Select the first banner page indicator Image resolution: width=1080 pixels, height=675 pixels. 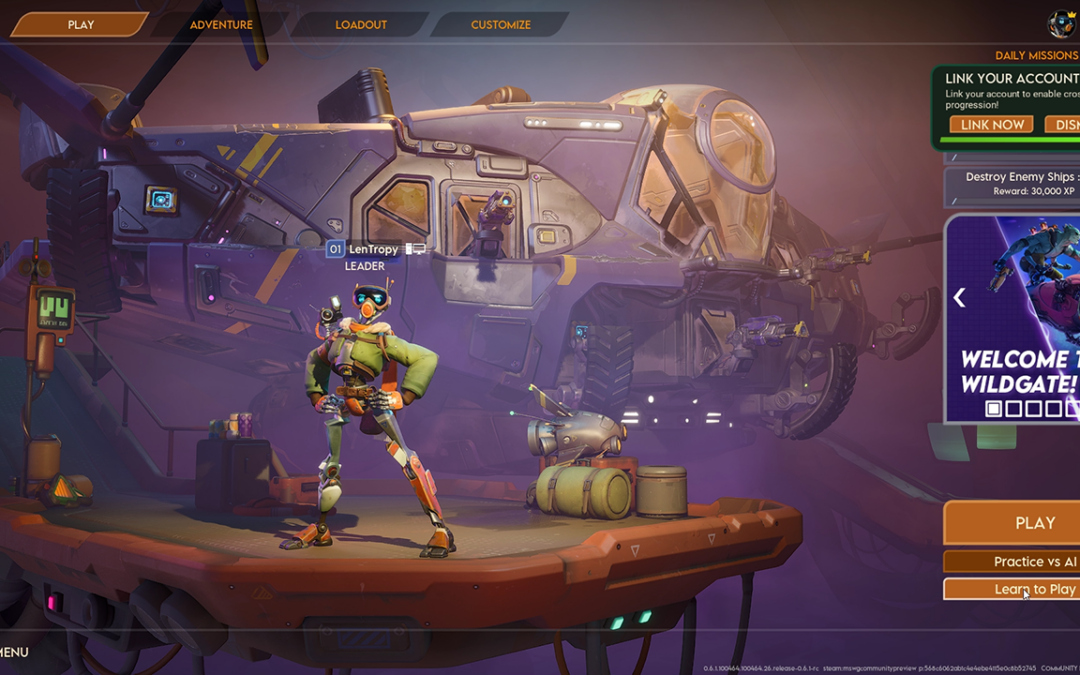click(x=994, y=408)
